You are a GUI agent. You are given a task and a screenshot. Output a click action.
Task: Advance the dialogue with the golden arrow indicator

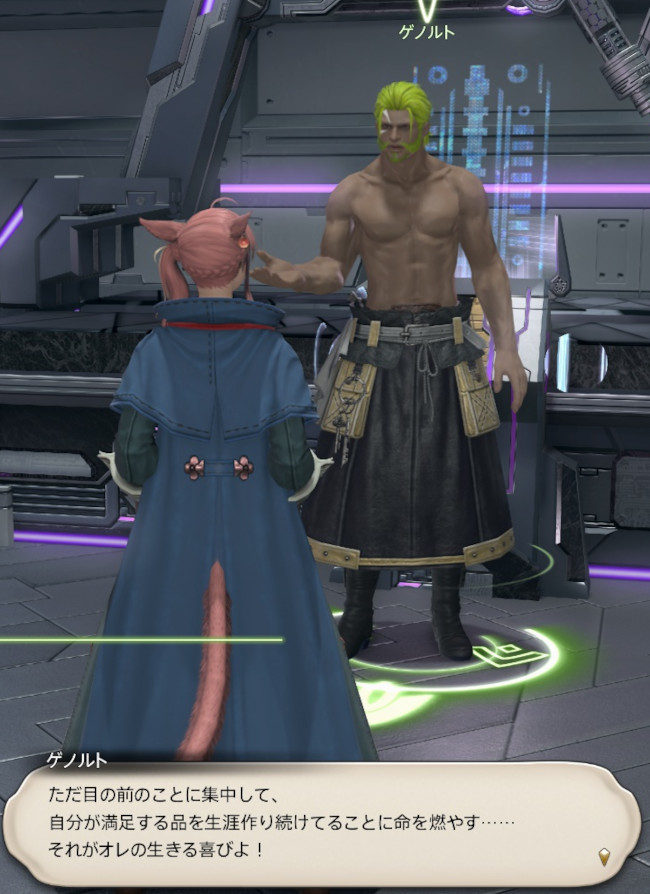click(603, 856)
